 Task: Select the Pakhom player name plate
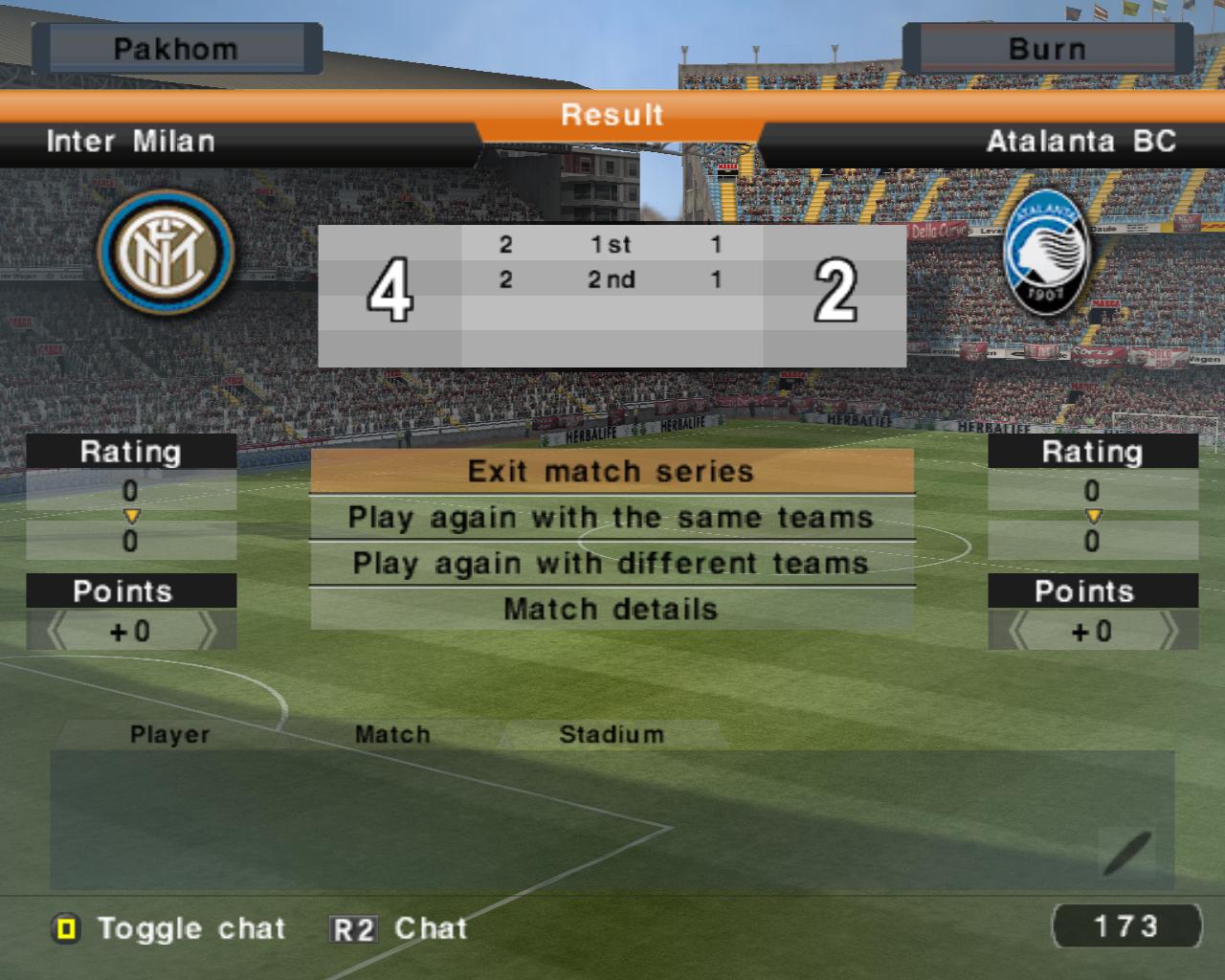click(x=176, y=49)
